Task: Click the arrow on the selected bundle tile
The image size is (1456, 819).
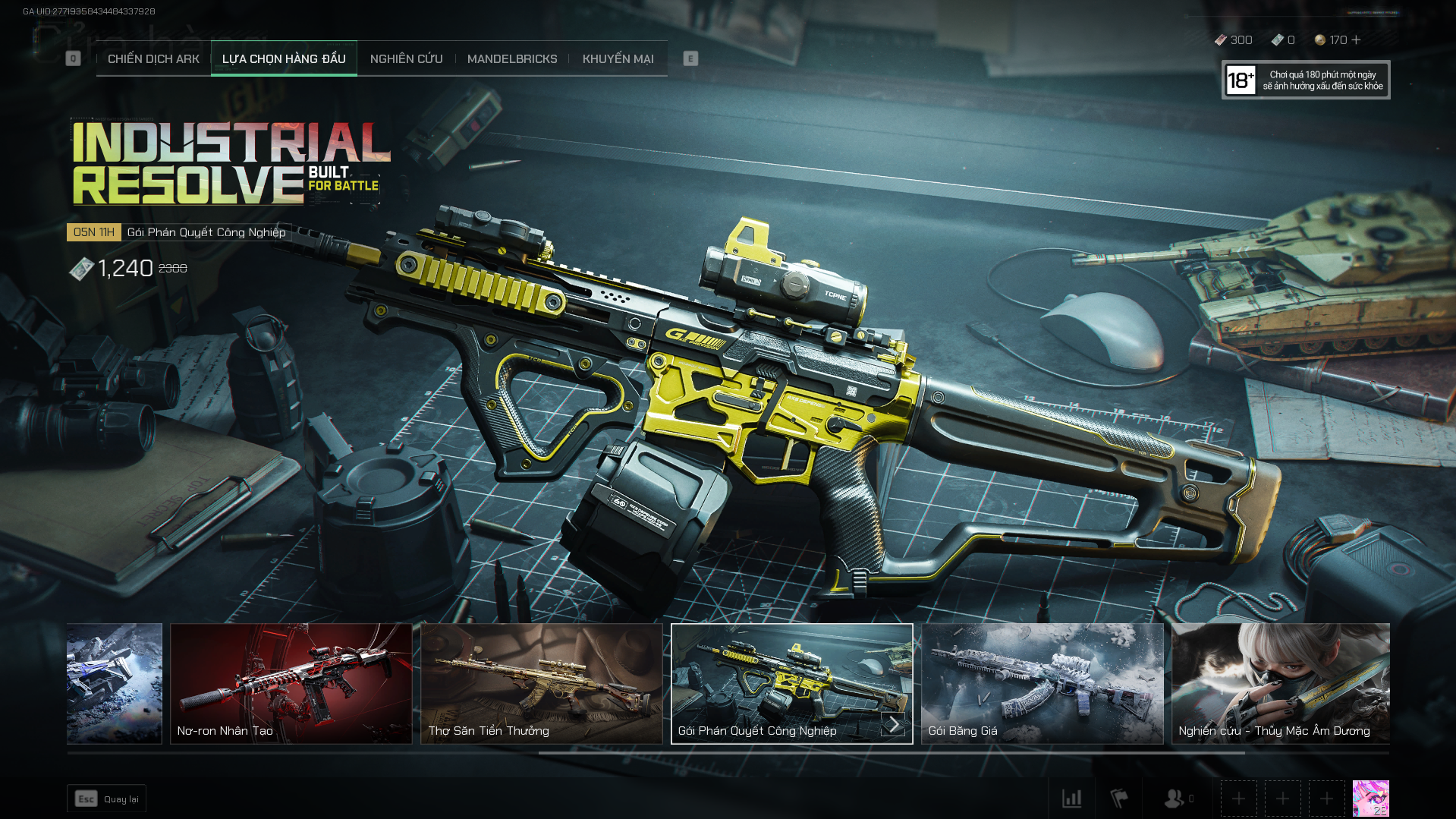Action: [x=894, y=725]
